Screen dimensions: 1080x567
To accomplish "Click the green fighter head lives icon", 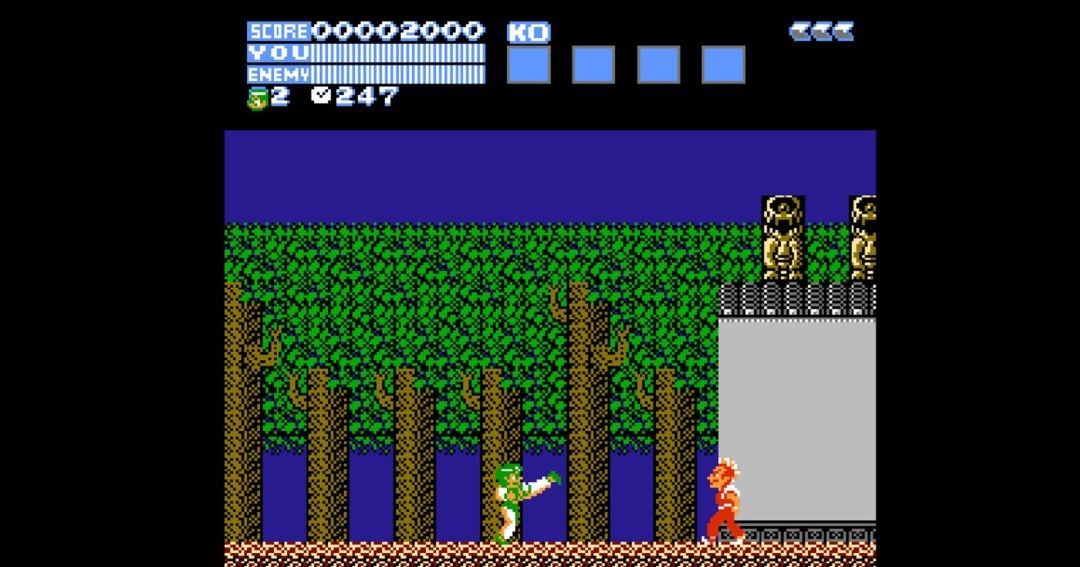I will 257,98.
